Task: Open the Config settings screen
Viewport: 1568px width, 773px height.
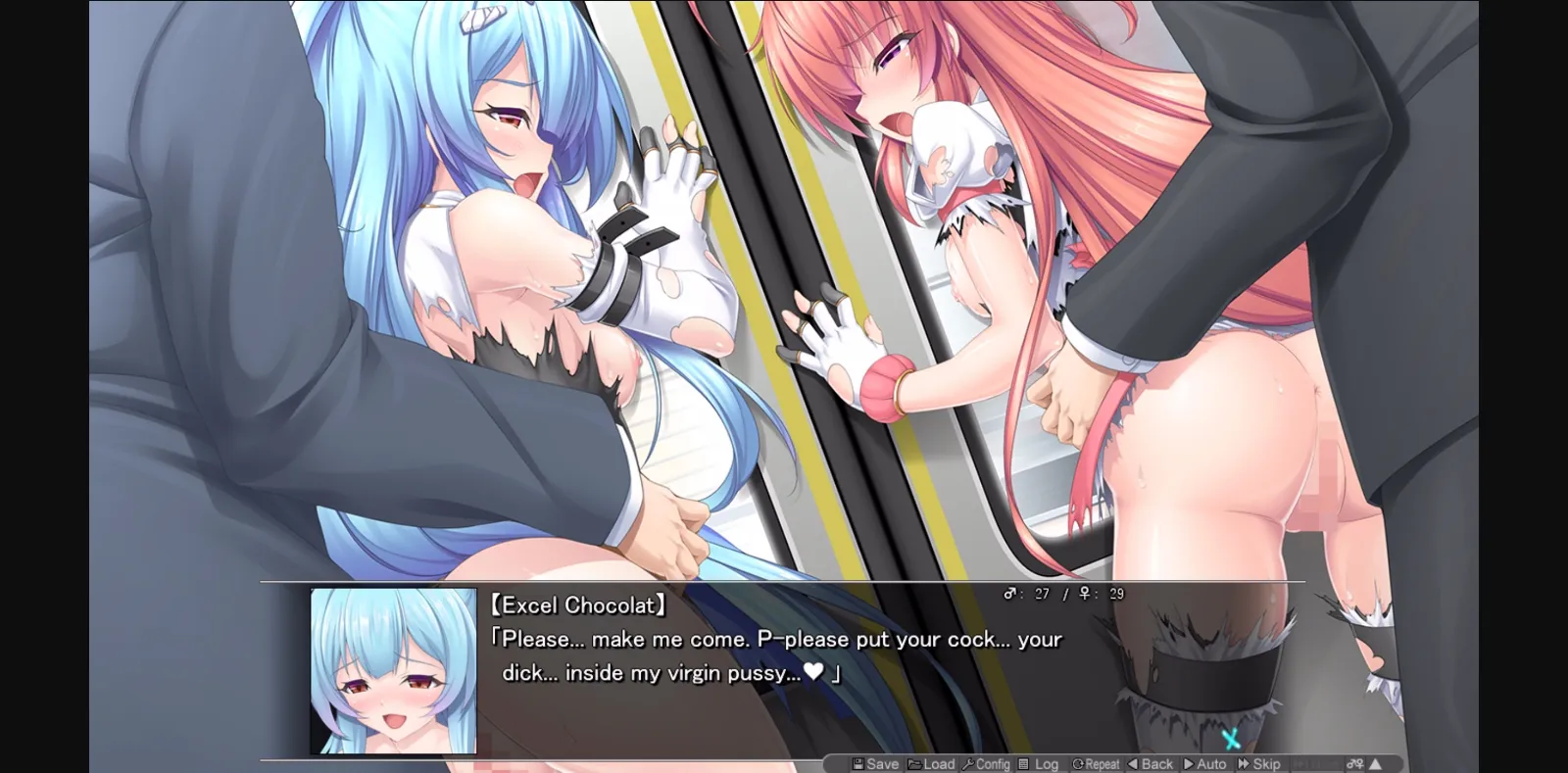Action: [x=987, y=764]
